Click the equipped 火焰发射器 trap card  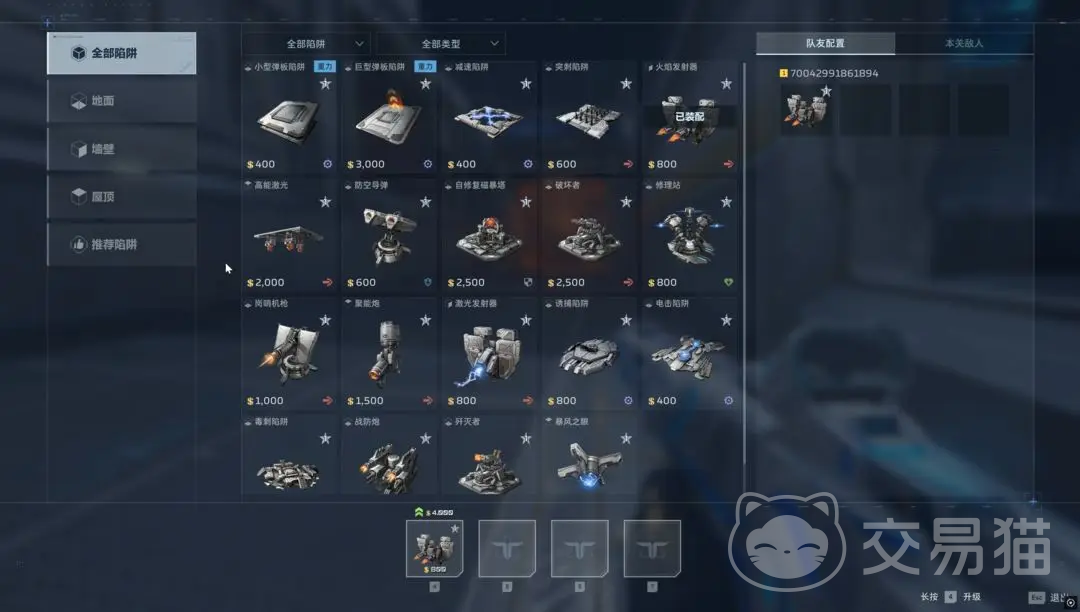point(690,118)
